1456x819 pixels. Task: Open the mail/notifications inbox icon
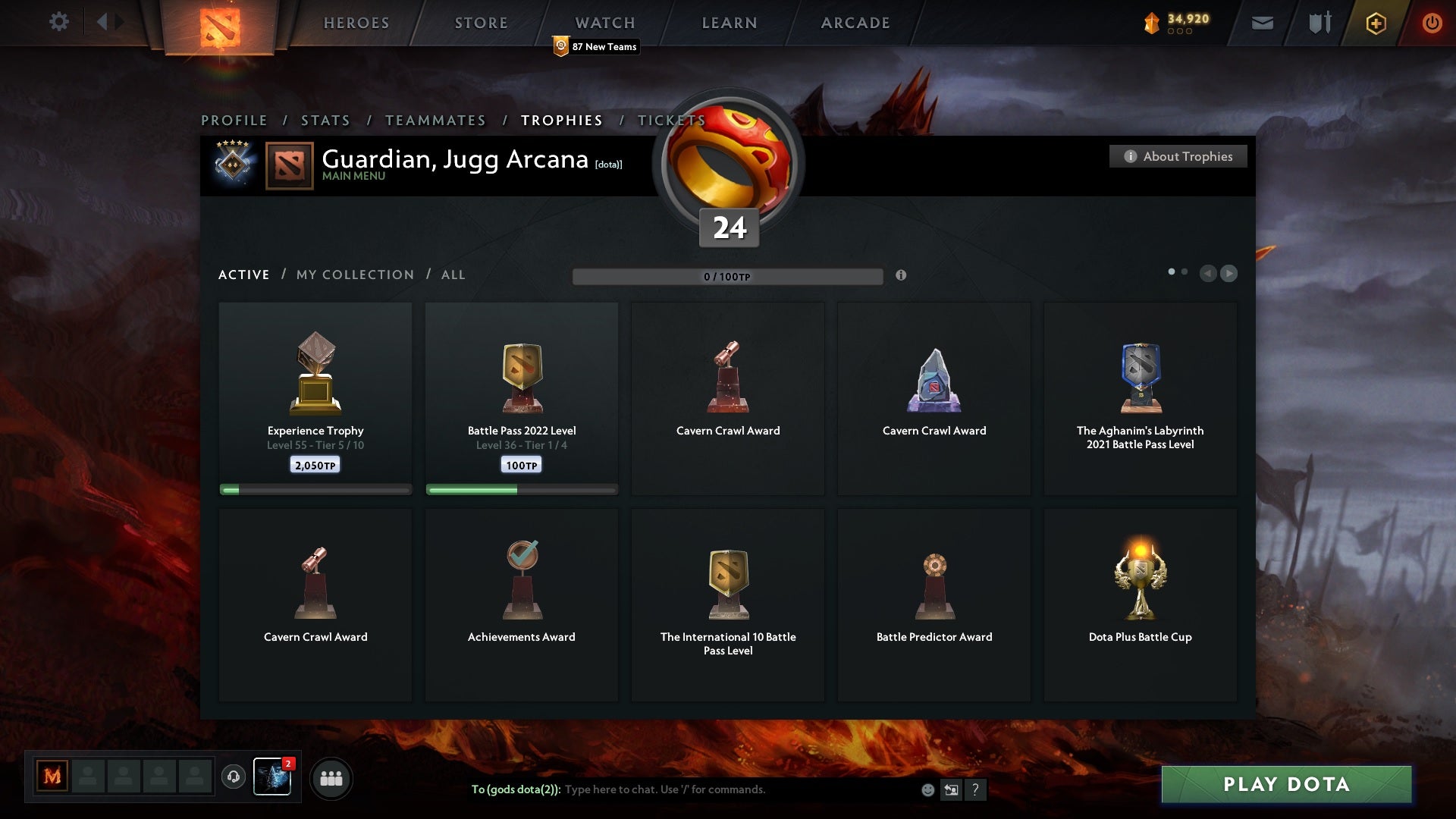[1263, 22]
